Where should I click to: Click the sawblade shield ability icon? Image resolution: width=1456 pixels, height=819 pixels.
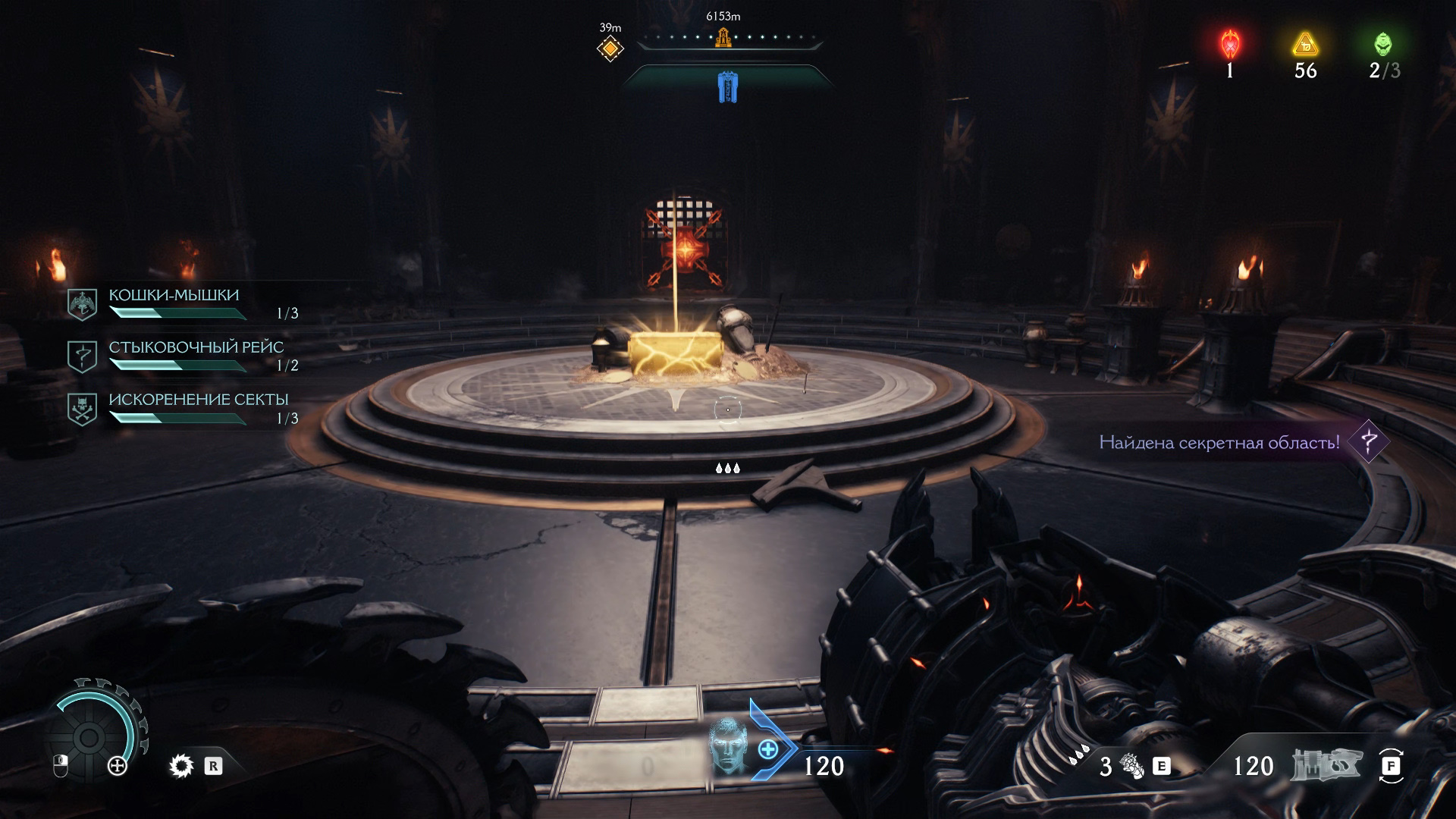point(182,766)
